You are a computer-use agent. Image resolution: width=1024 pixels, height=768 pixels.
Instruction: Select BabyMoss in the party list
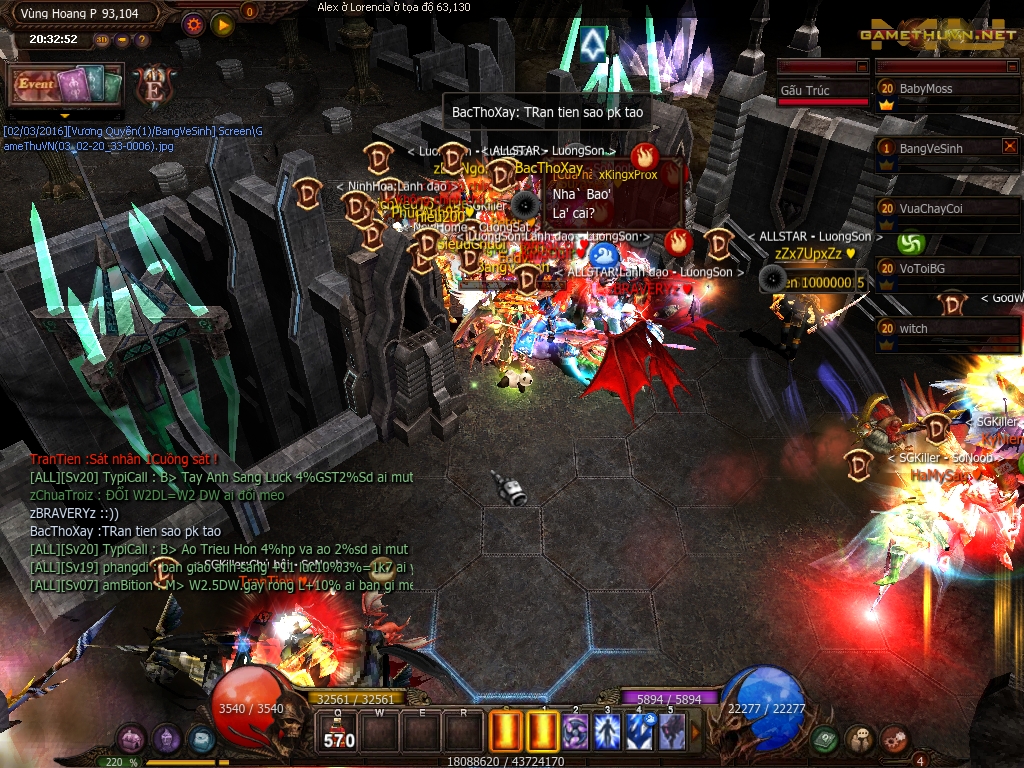point(947,89)
